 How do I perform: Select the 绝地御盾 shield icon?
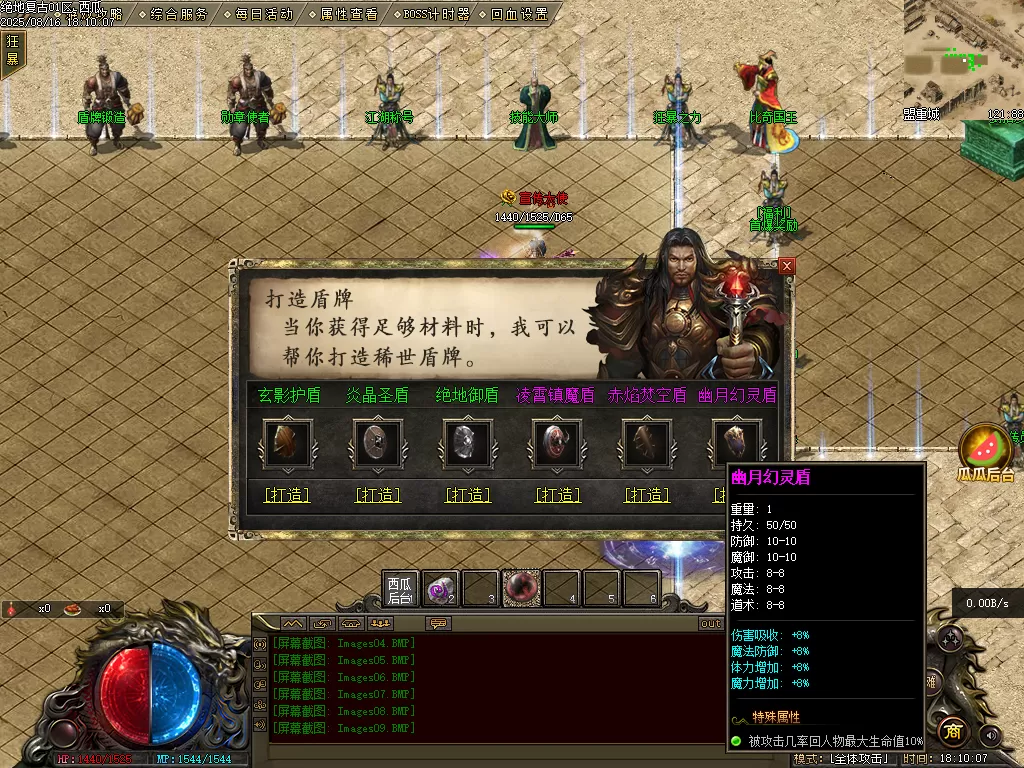click(x=467, y=443)
